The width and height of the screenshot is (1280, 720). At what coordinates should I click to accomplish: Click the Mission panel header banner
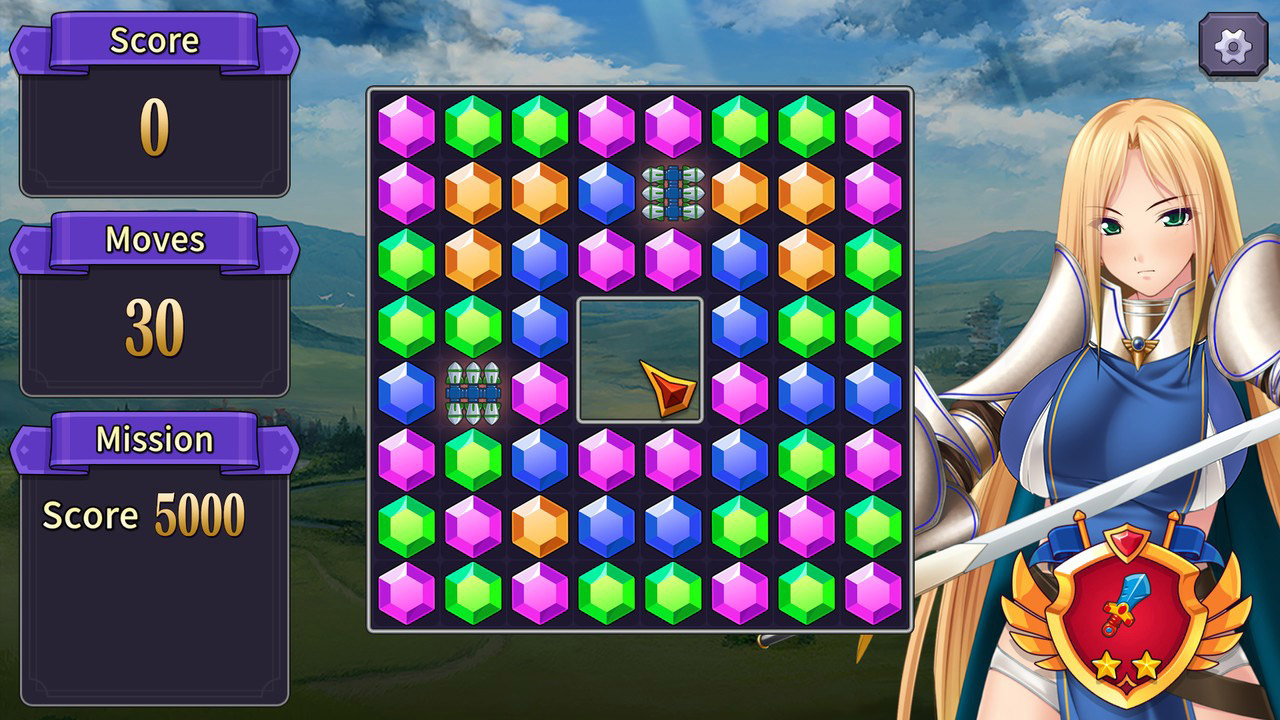click(x=155, y=438)
